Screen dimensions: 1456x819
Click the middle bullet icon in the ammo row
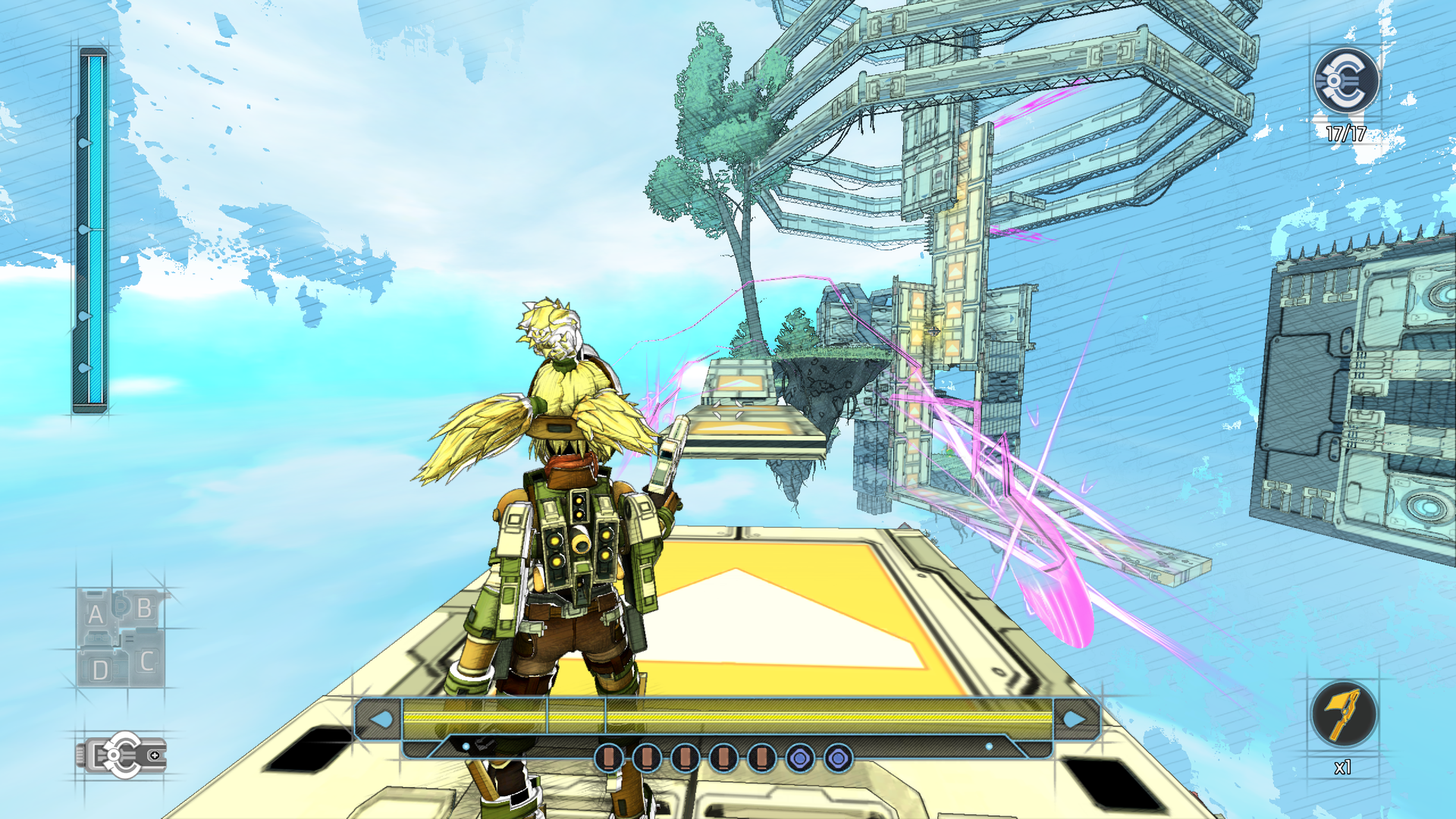click(x=686, y=756)
